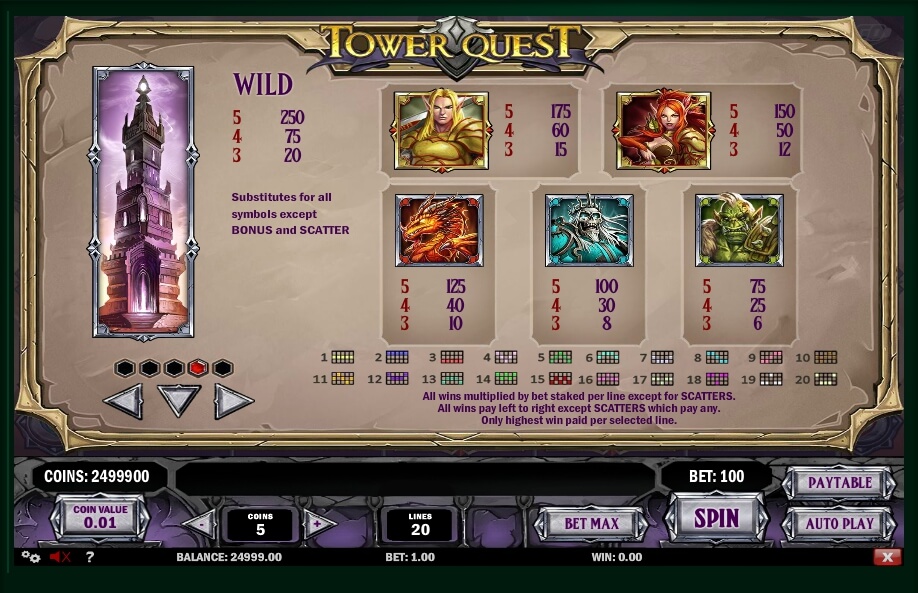Advance to the next paytable page

point(232,401)
